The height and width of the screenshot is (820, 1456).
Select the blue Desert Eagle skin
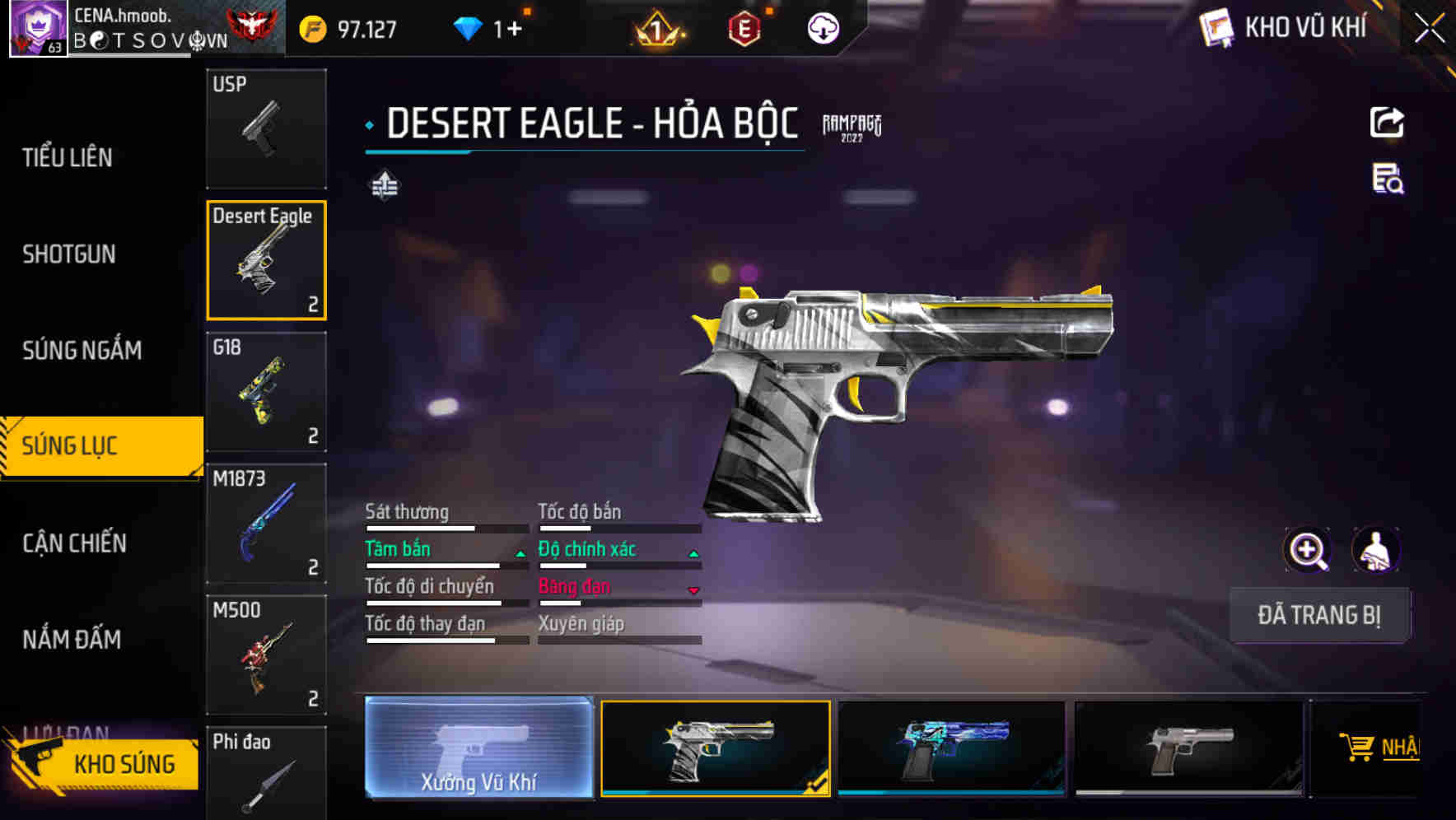pyautogui.click(x=951, y=748)
